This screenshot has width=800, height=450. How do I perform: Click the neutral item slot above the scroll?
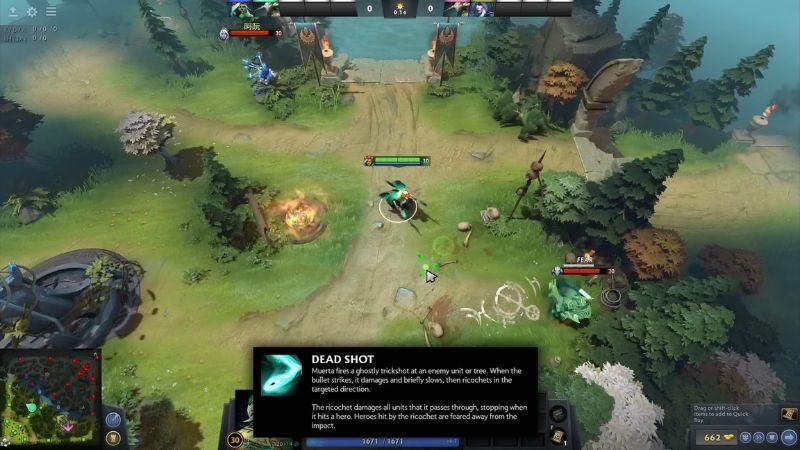558,413
